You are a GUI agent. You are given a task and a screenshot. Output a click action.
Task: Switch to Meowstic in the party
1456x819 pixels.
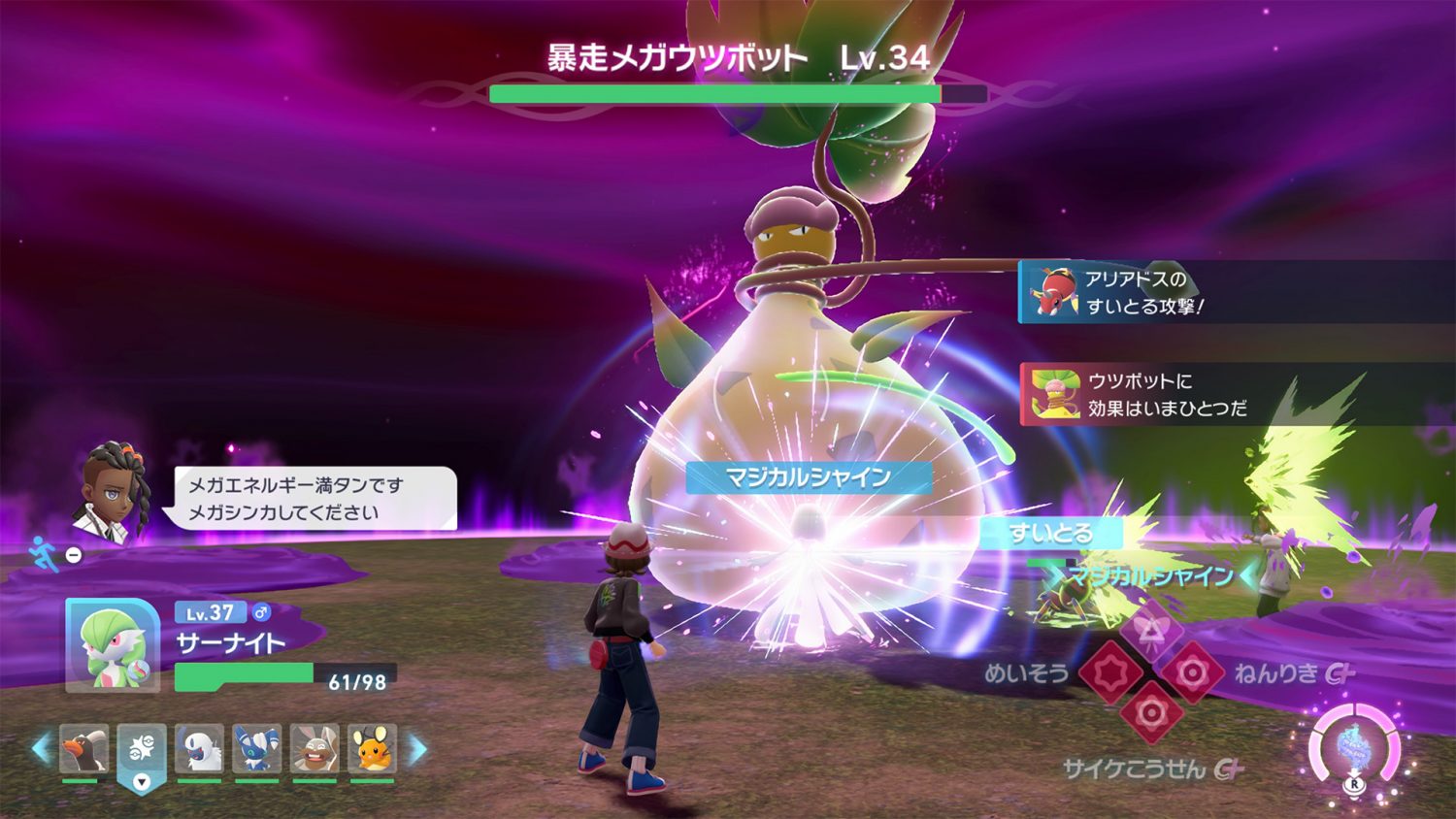click(x=257, y=750)
